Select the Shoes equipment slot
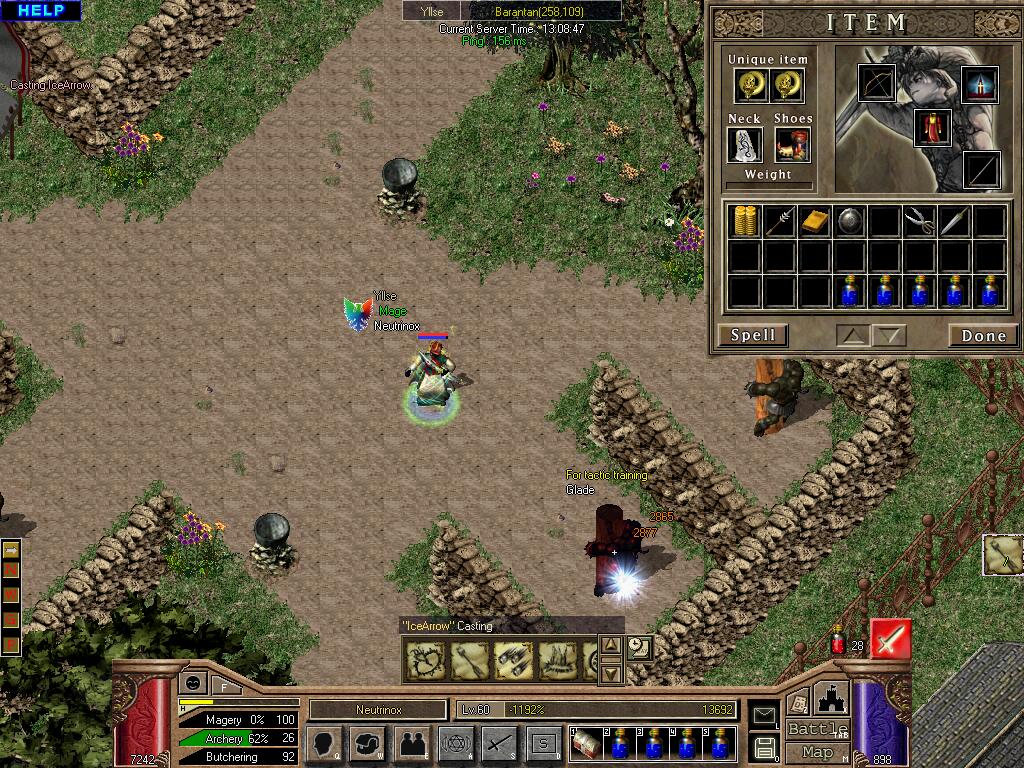This screenshot has height=768, width=1024. [x=792, y=146]
